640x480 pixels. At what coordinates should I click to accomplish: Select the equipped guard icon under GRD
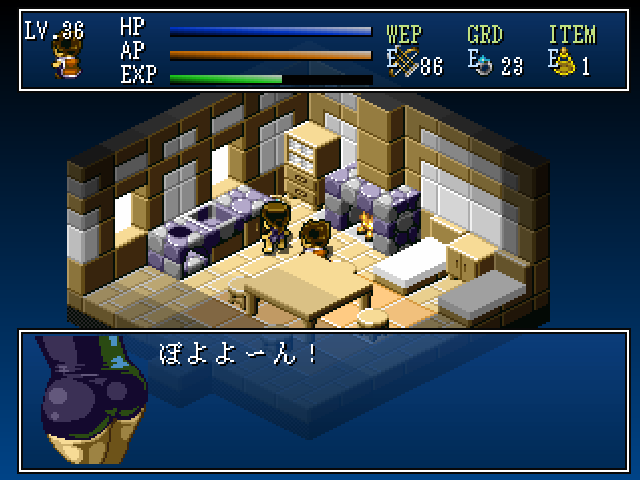(x=485, y=66)
